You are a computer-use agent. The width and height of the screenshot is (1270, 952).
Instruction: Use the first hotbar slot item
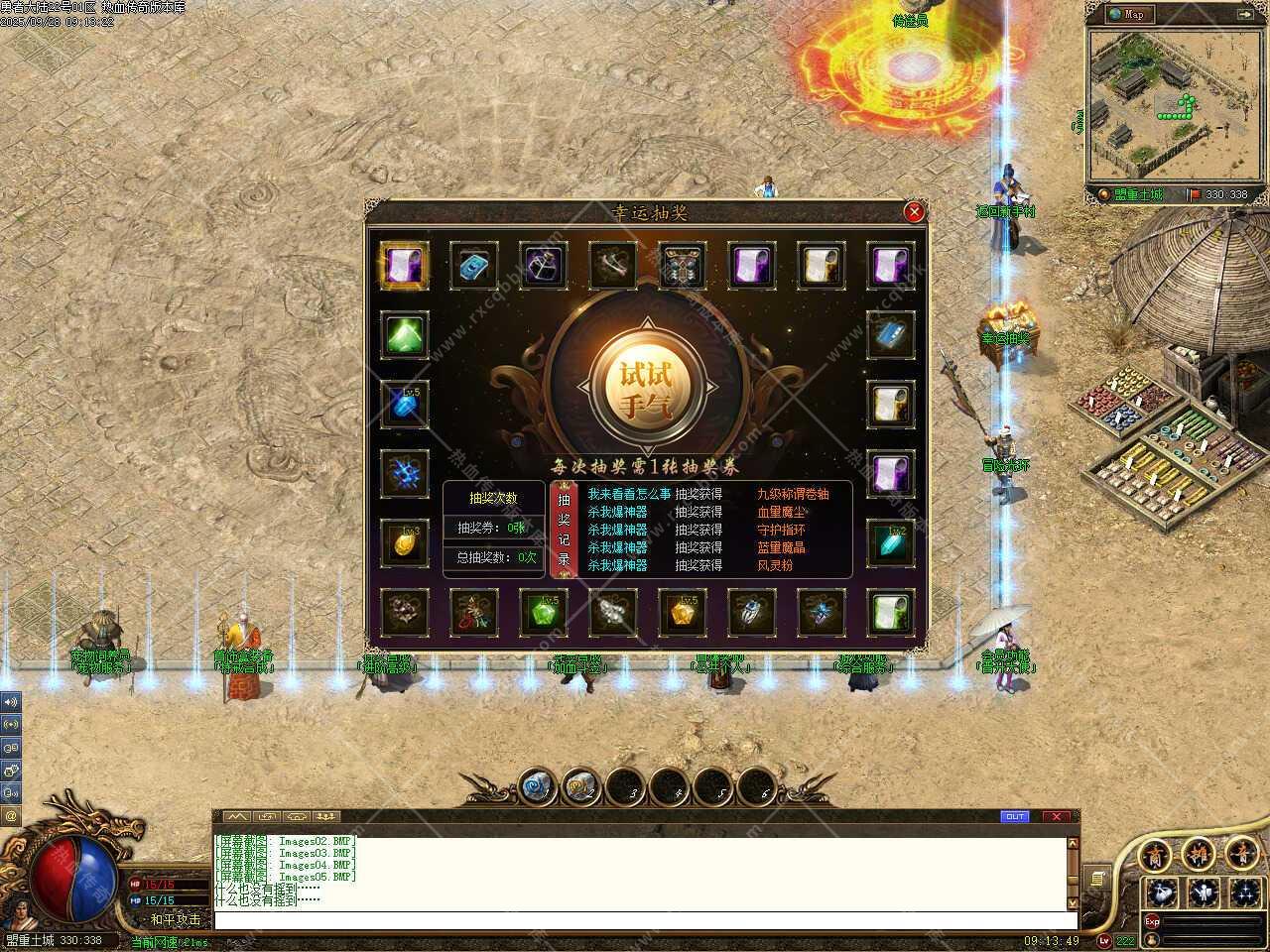pos(536,787)
